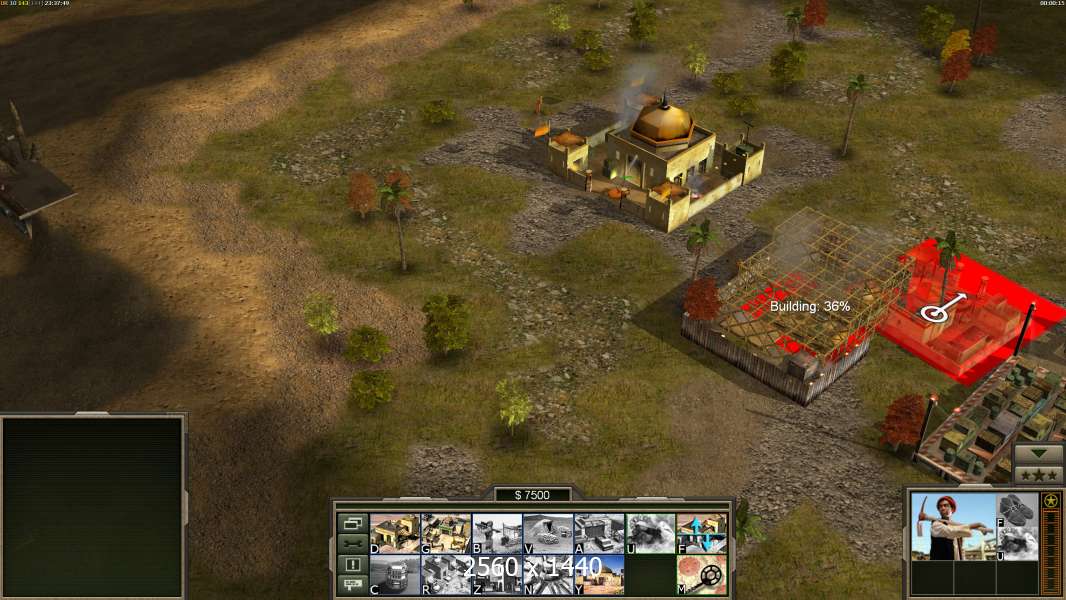Viewport: 1066px width, 600px height.
Task: Click the overlapping windows button
Action: 352,523
